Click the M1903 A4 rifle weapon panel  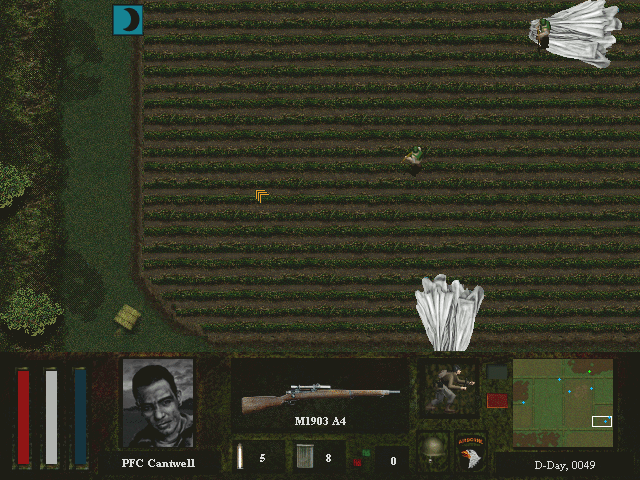point(320,396)
